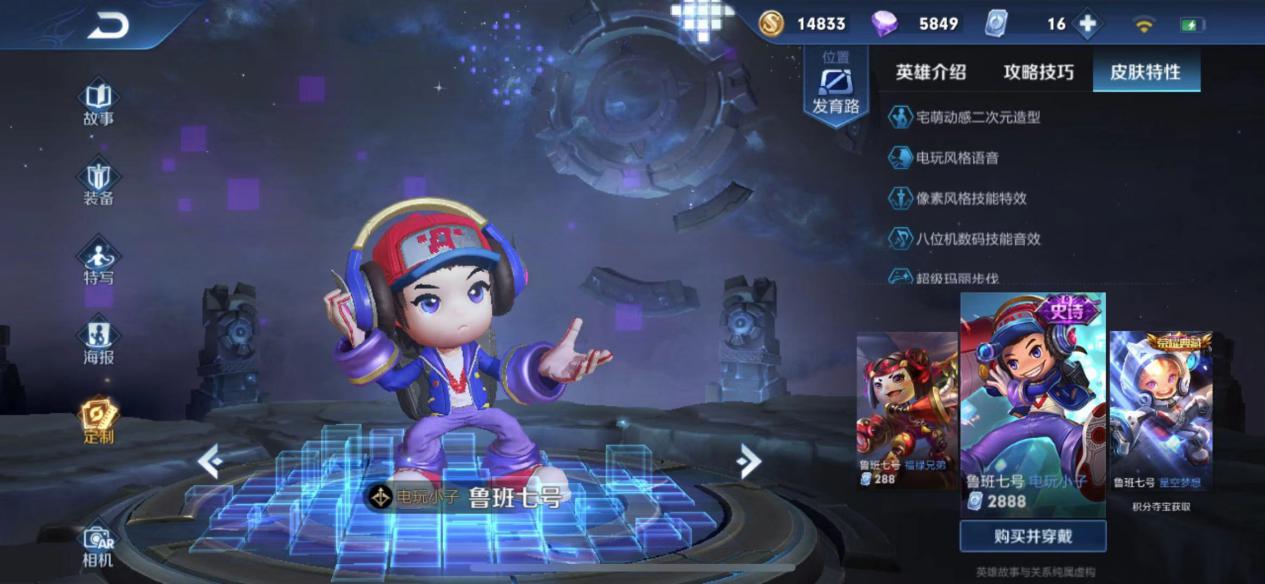This screenshot has width=1265, height=584.
Task: Switch to the next hero with right arrow
Action: point(748,460)
